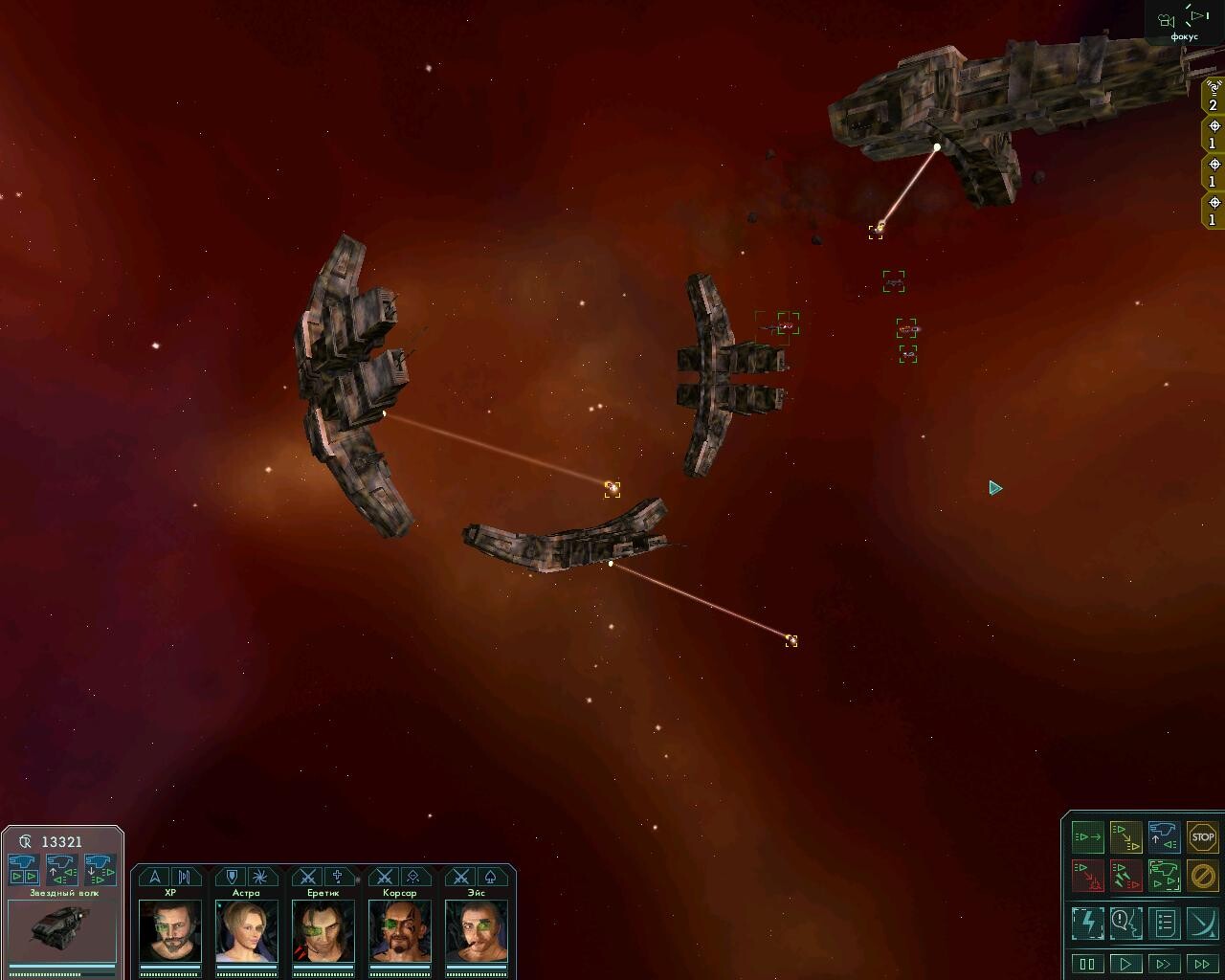Set game speed to fastest double-arrow
The image size is (1225, 980).
tap(1202, 964)
